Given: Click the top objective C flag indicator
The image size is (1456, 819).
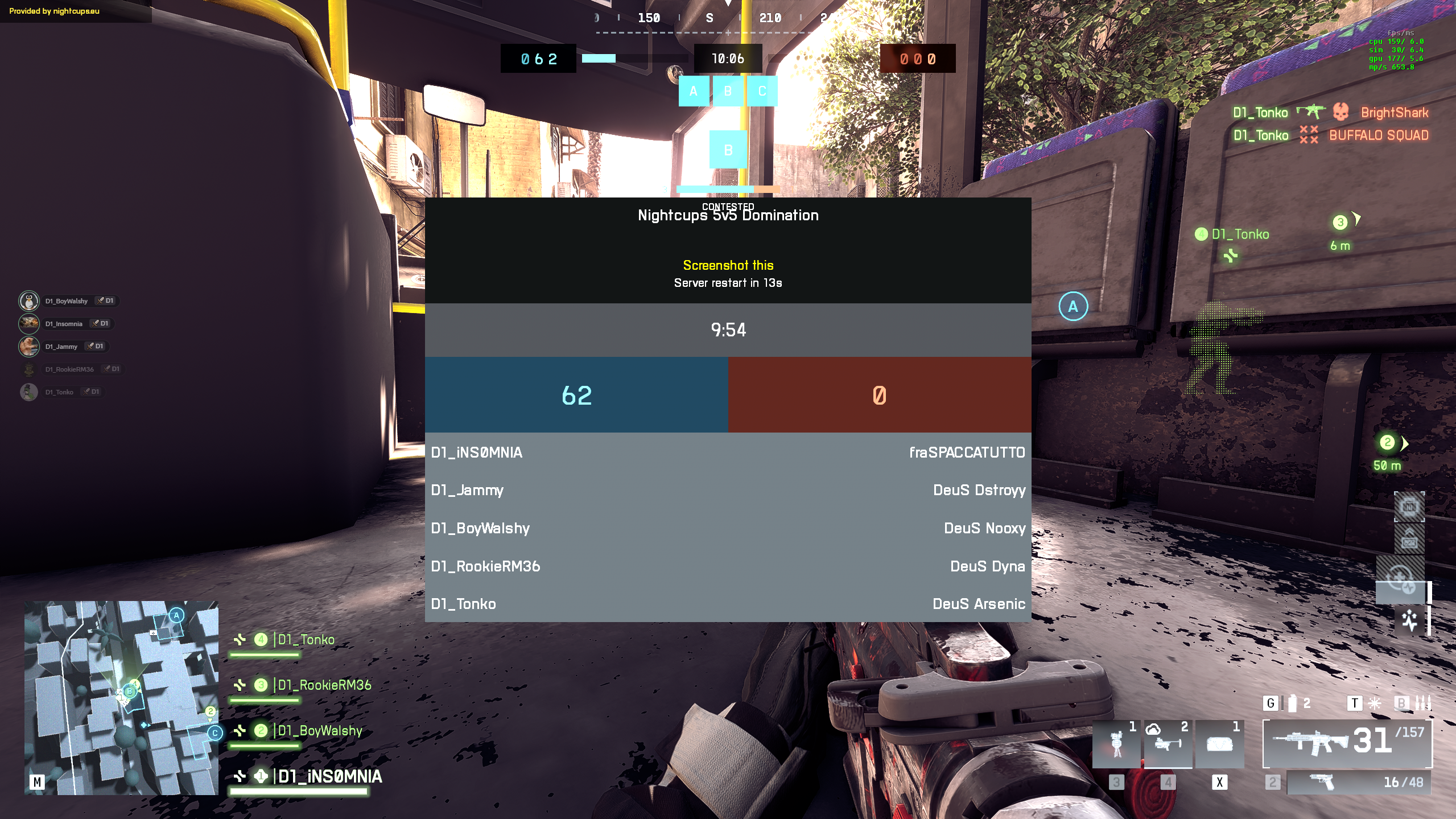Looking at the screenshot, I should click(762, 91).
